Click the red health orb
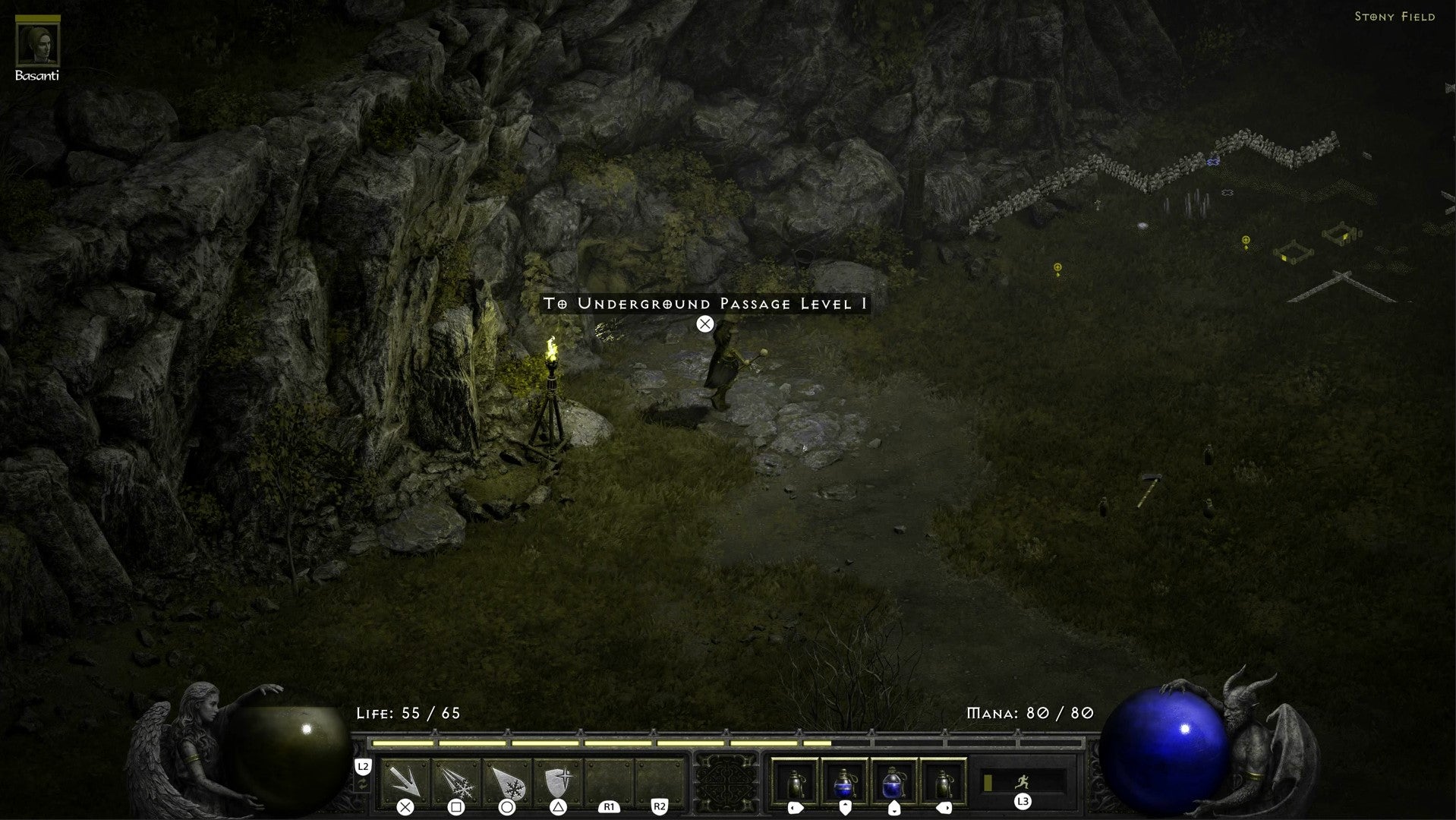The image size is (1456, 820). pyautogui.click(x=288, y=752)
